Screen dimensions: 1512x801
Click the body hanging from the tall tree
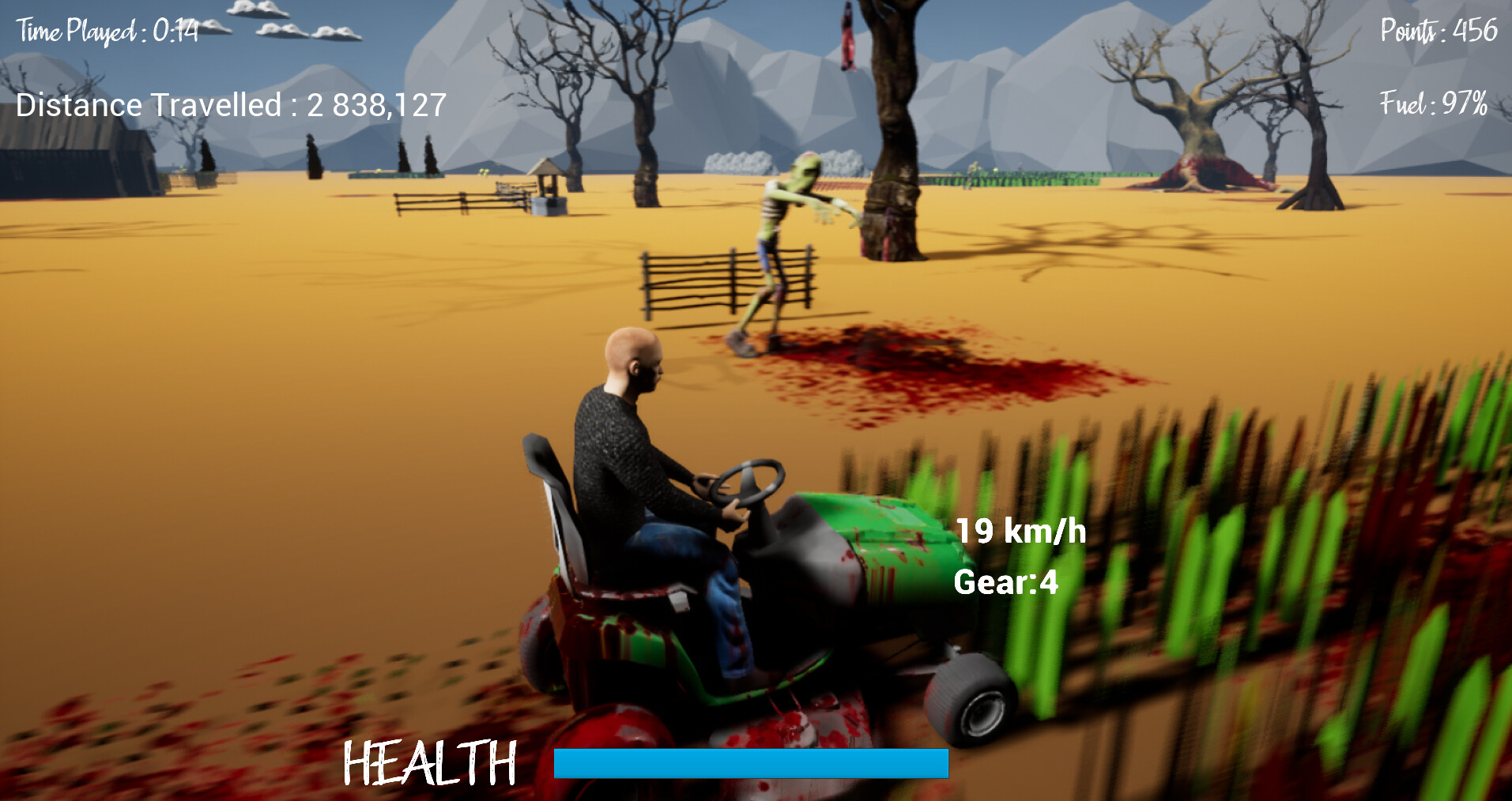[x=850, y=36]
